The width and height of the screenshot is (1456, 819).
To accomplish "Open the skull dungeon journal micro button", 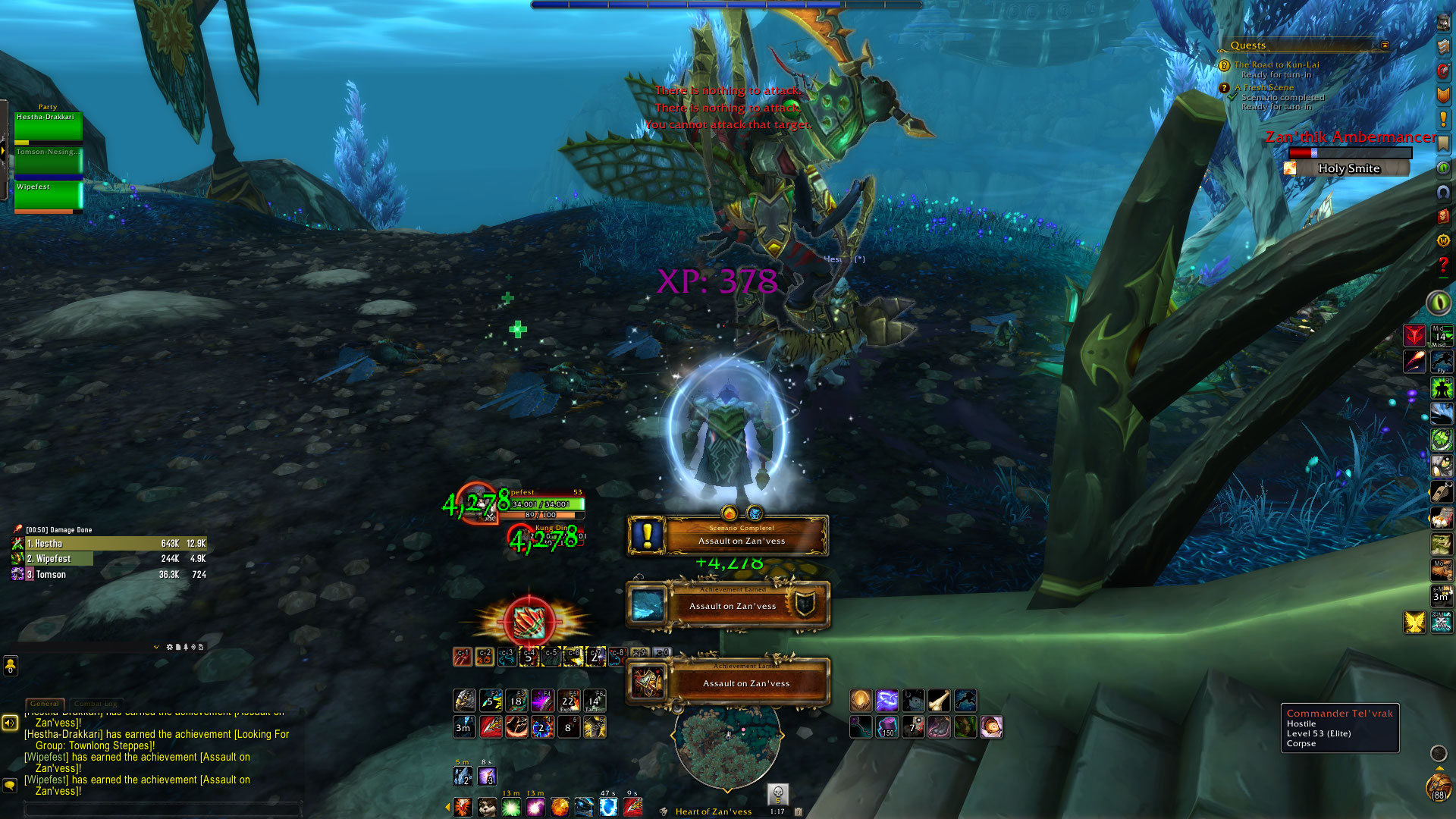I will [x=777, y=794].
